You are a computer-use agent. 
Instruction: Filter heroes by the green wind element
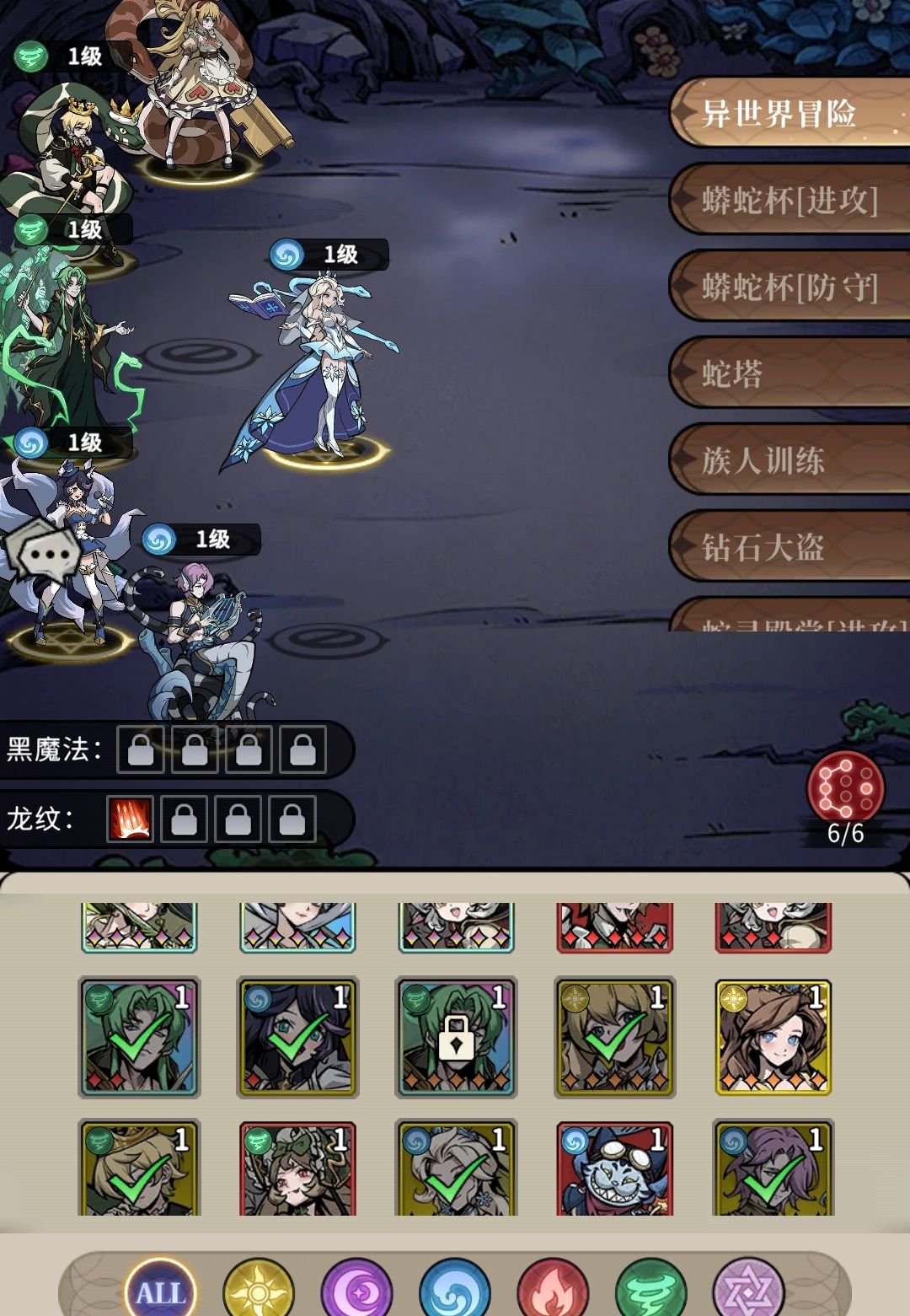[651, 1291]
